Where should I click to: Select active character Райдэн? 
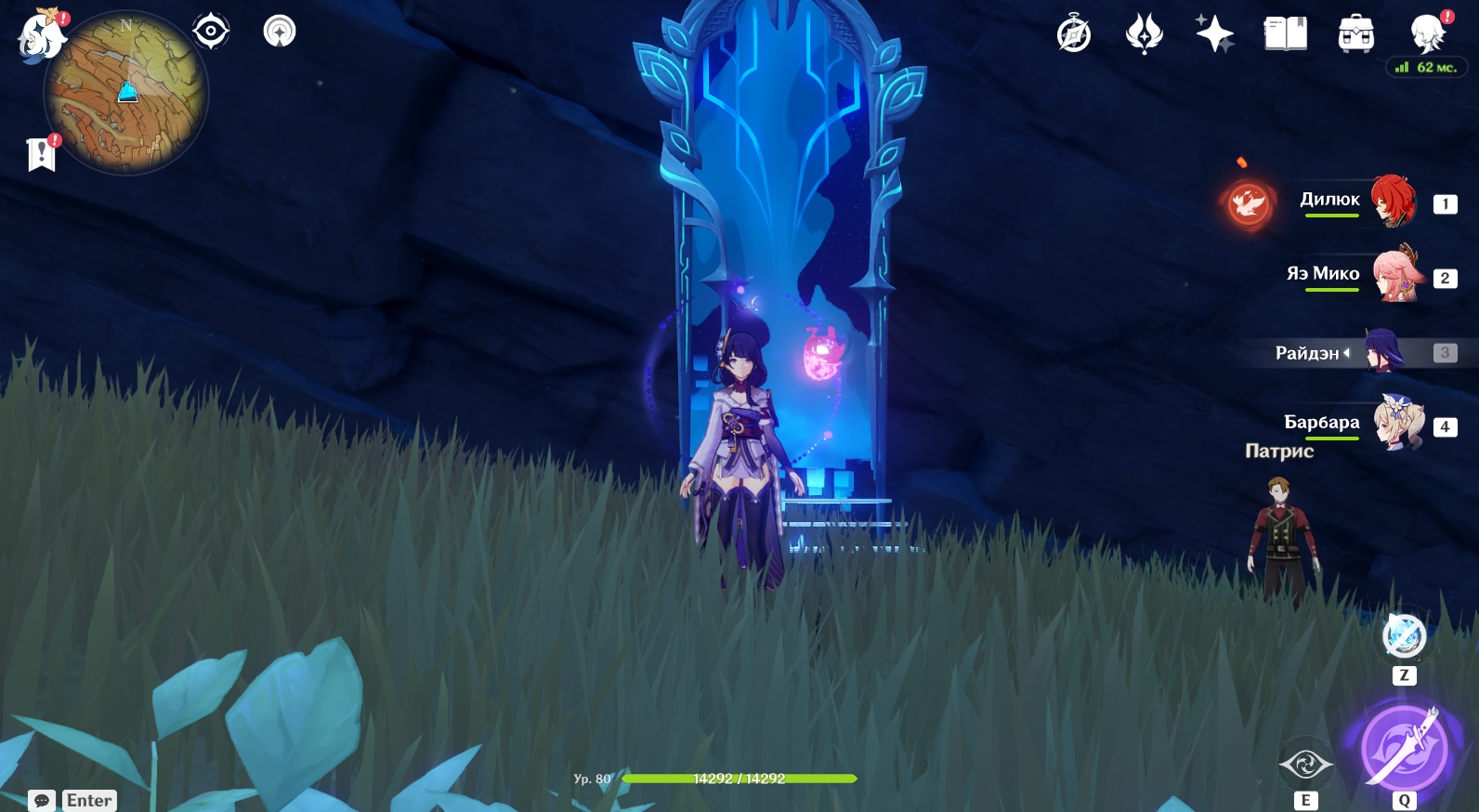point(1383,351)
